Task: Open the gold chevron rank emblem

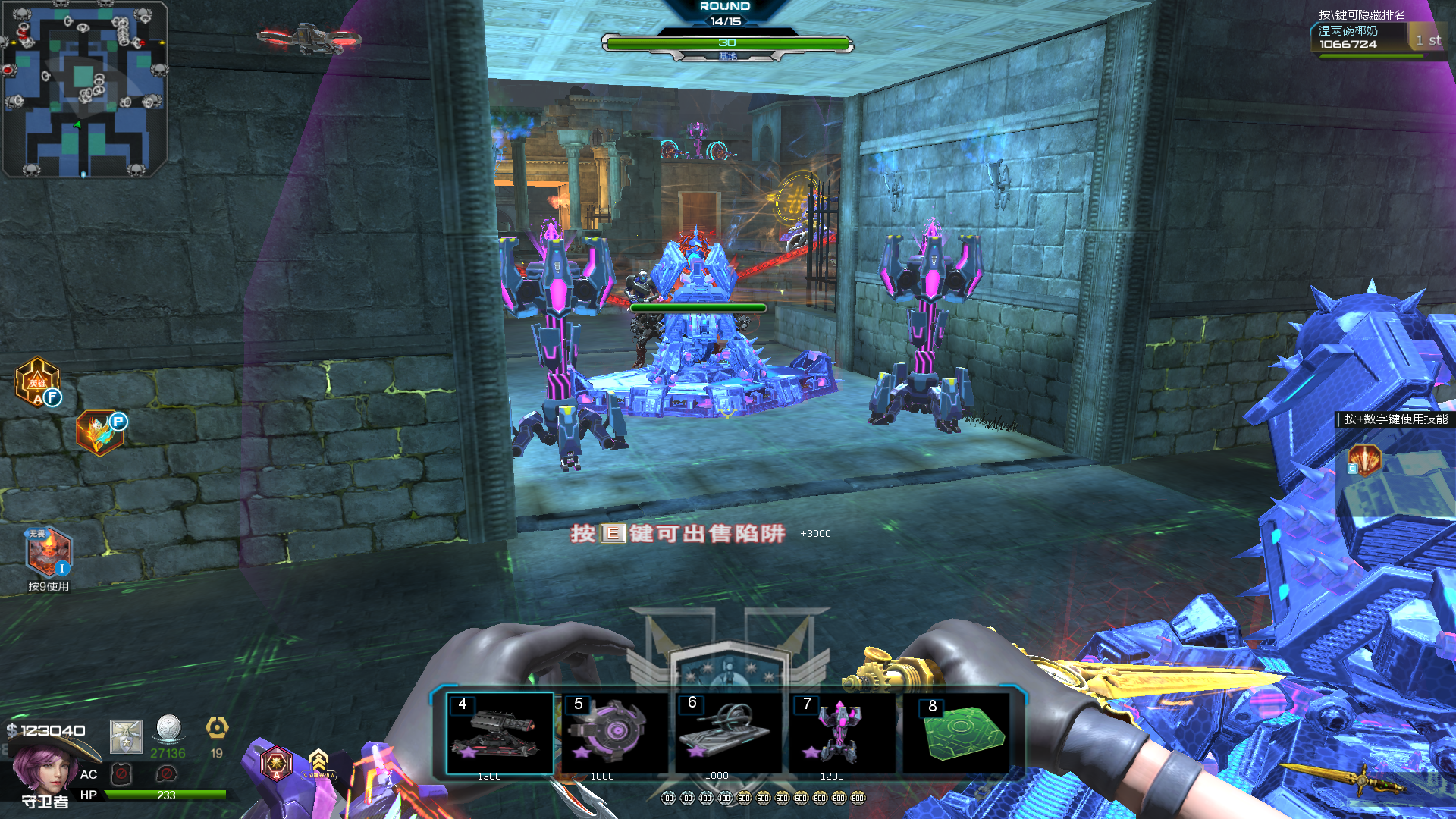Action: click(x=318, y=762)
